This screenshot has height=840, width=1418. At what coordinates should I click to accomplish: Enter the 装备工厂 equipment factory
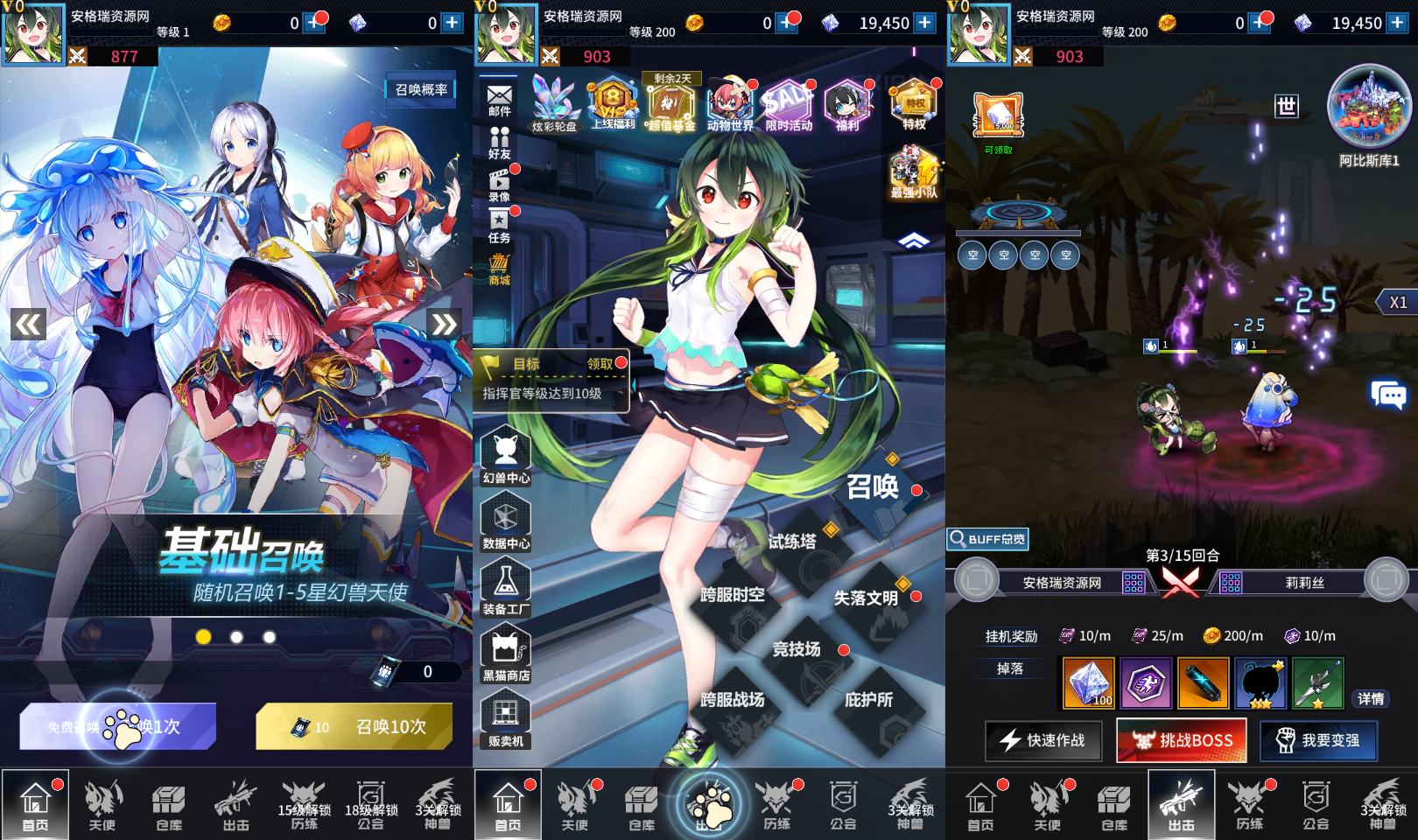[506, 581]
